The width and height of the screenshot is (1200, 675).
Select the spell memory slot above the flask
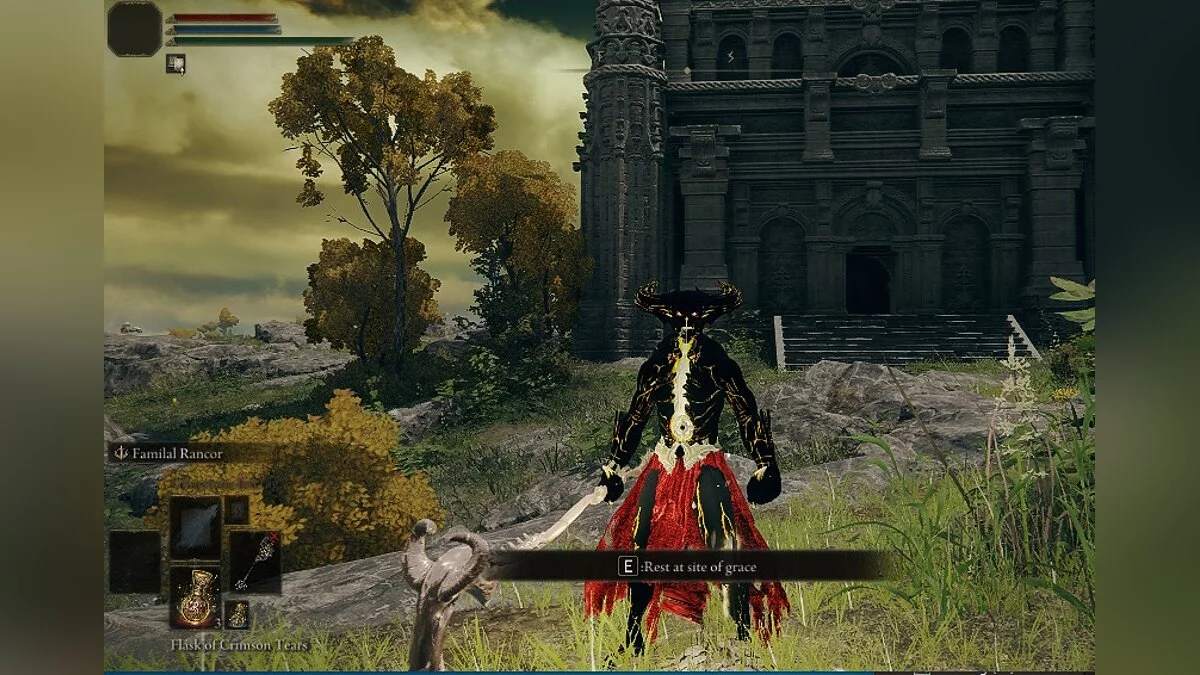195,528
